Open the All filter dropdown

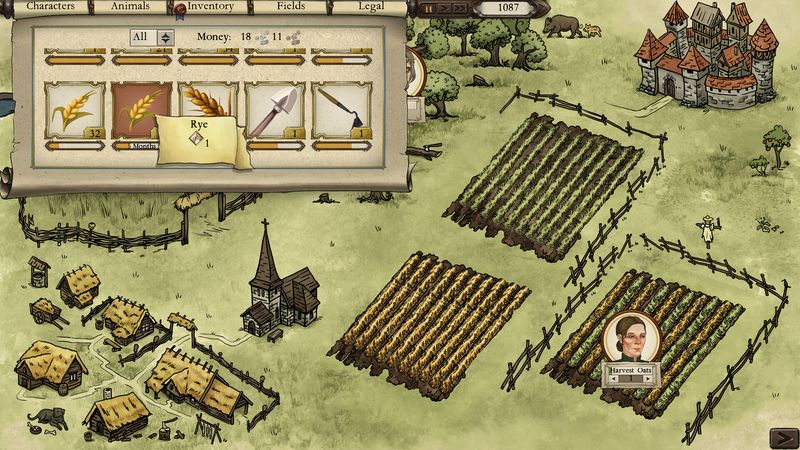pos(152,37)
